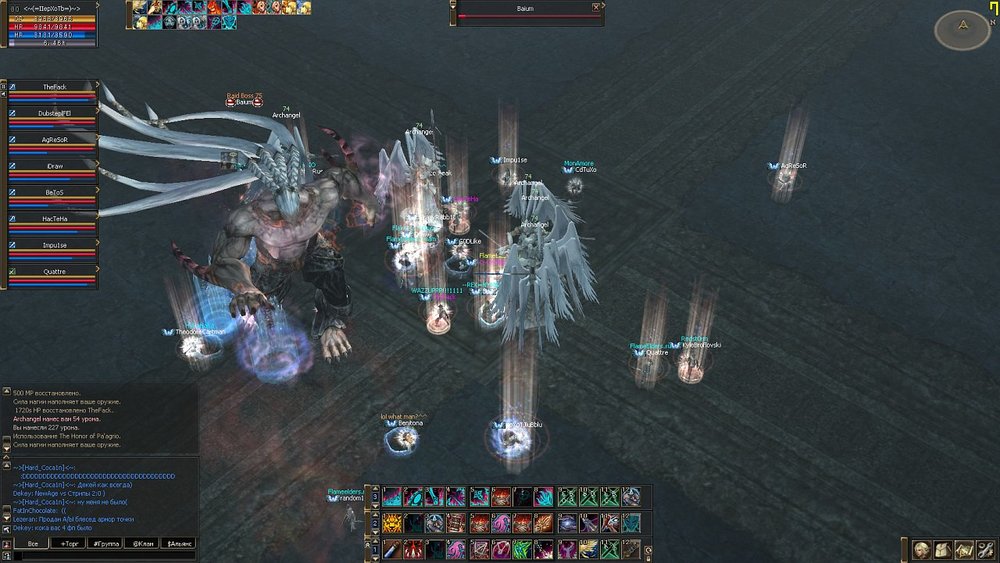This screenshot has height=563, width=1000.
Task: Show the @Клан clan chat tab
Action: click(141, 543)
